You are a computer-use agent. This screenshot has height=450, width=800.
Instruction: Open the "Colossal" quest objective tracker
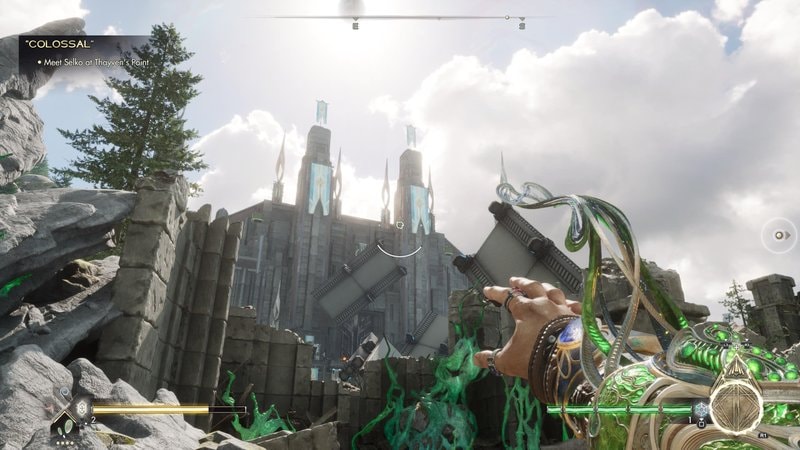(x=83, y=52)
